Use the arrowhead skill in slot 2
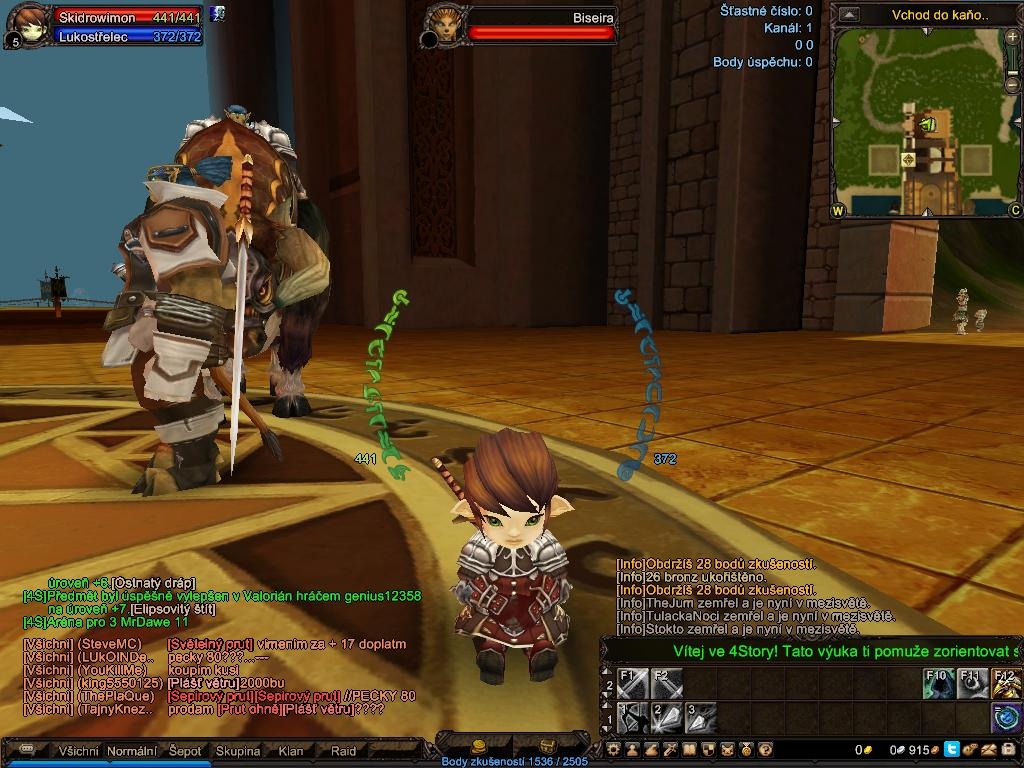Screen dimensions: 1024x768 tap(666, 718)
